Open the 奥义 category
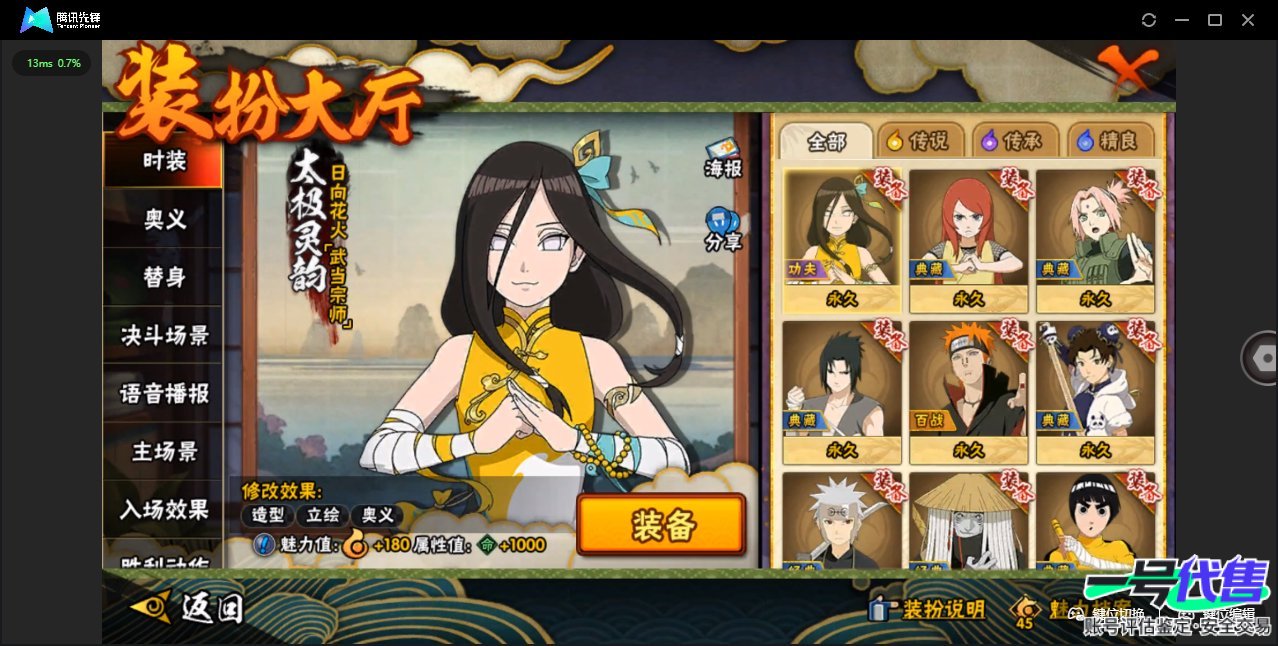 point(164,219)
